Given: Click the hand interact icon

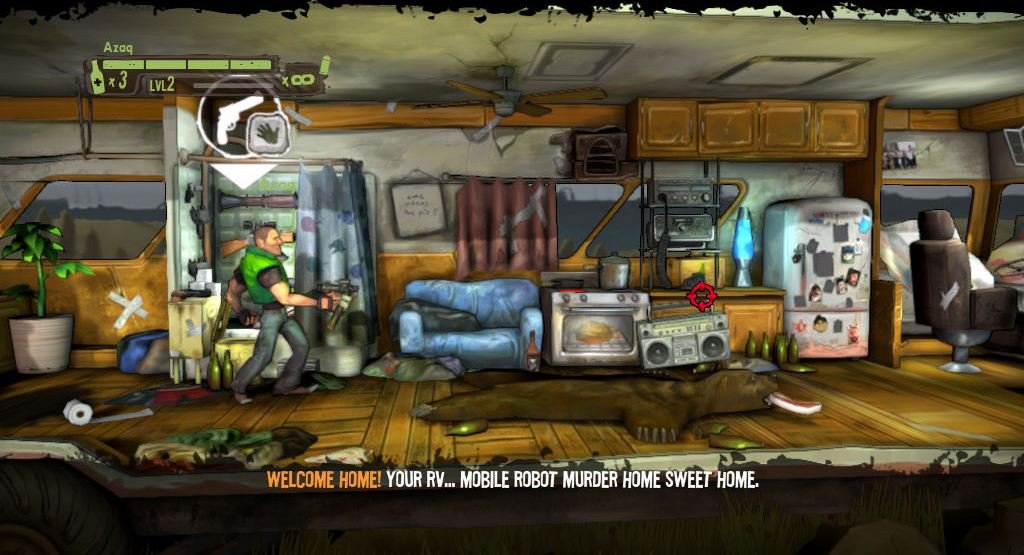Looking at the screenshot, I should coord(267,131).
